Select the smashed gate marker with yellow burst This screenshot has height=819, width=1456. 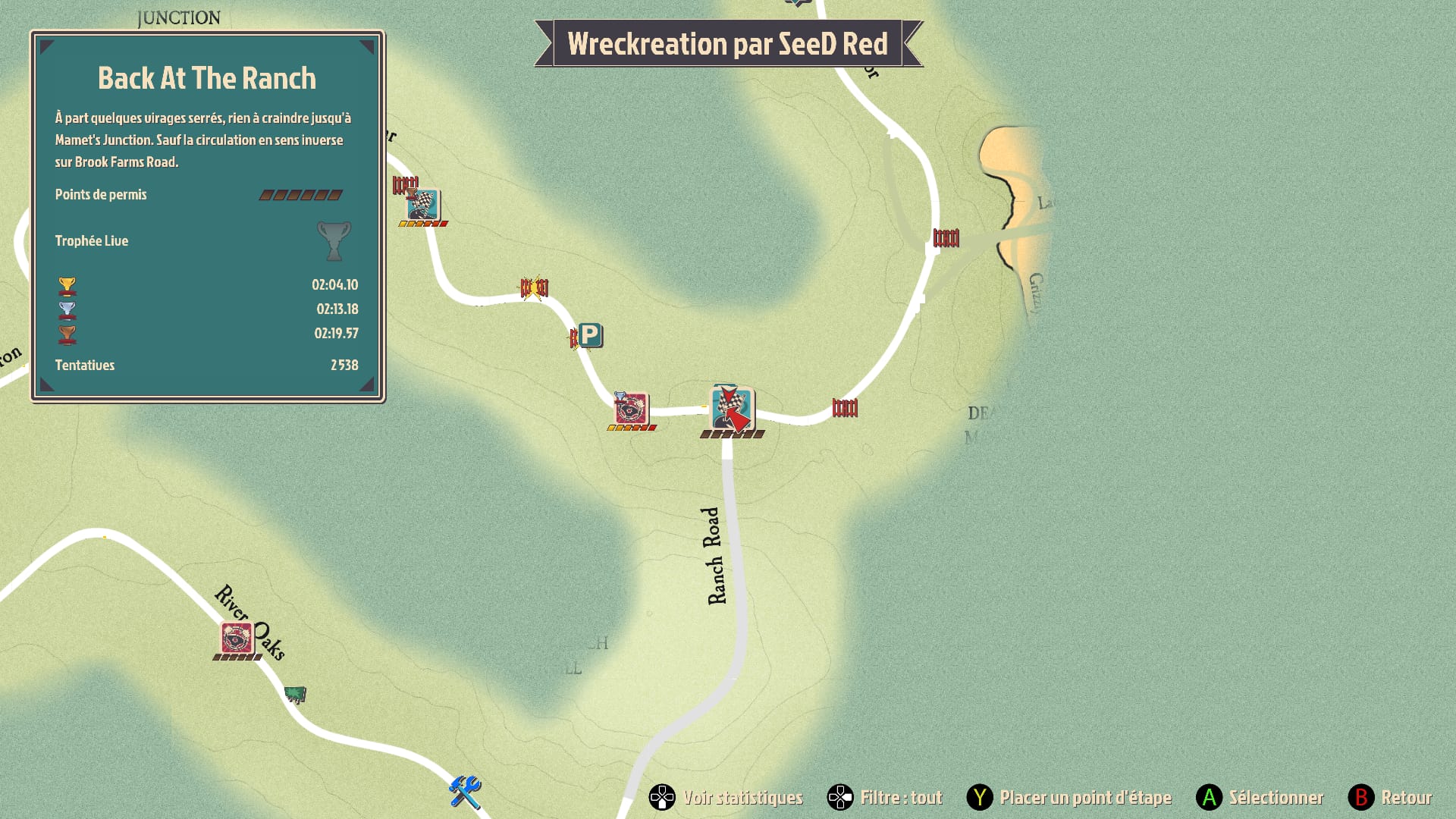[x=534, y=287]
